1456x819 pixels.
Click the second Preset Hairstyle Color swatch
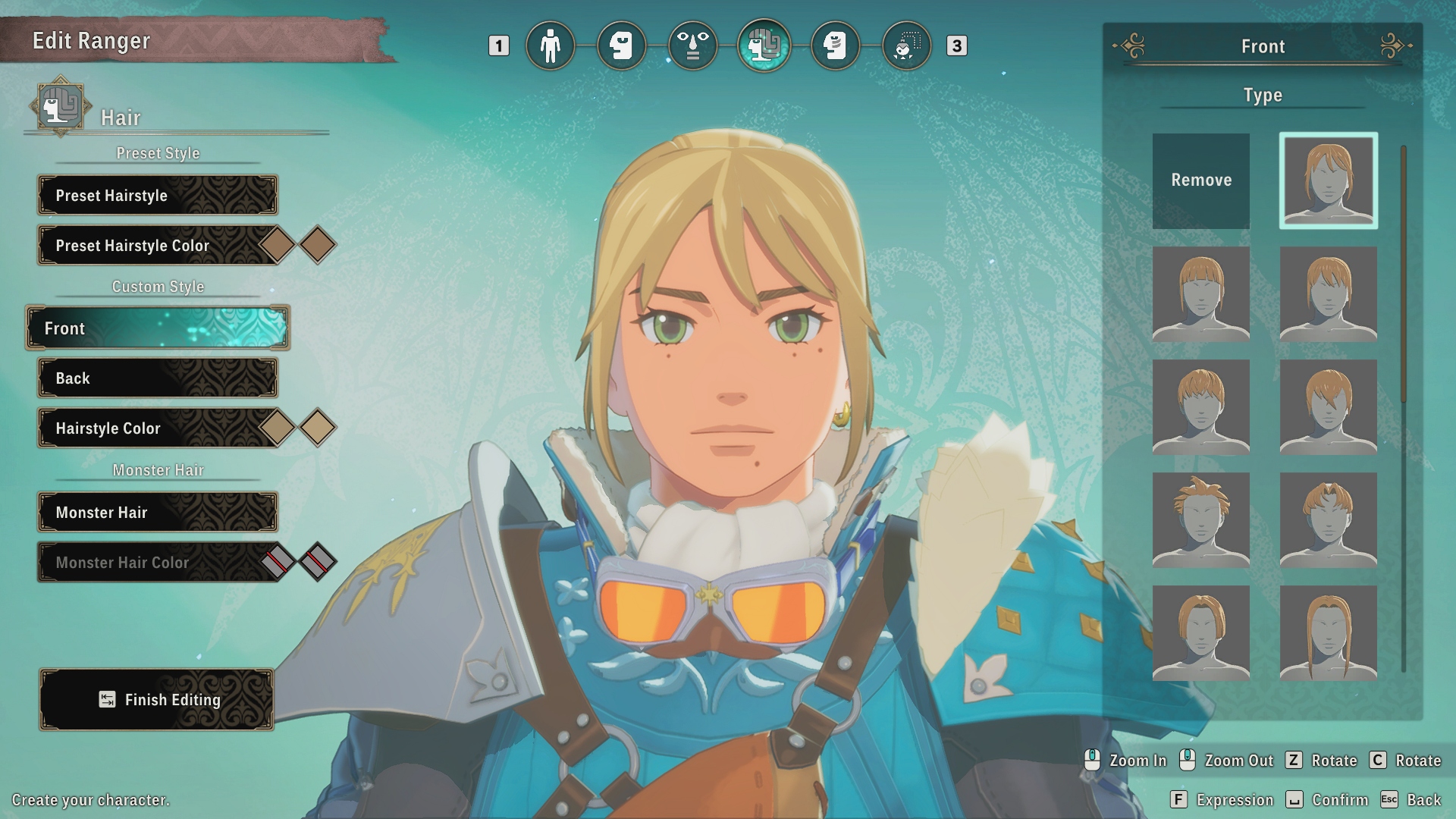pyautogui.click(x=318, y=245)
